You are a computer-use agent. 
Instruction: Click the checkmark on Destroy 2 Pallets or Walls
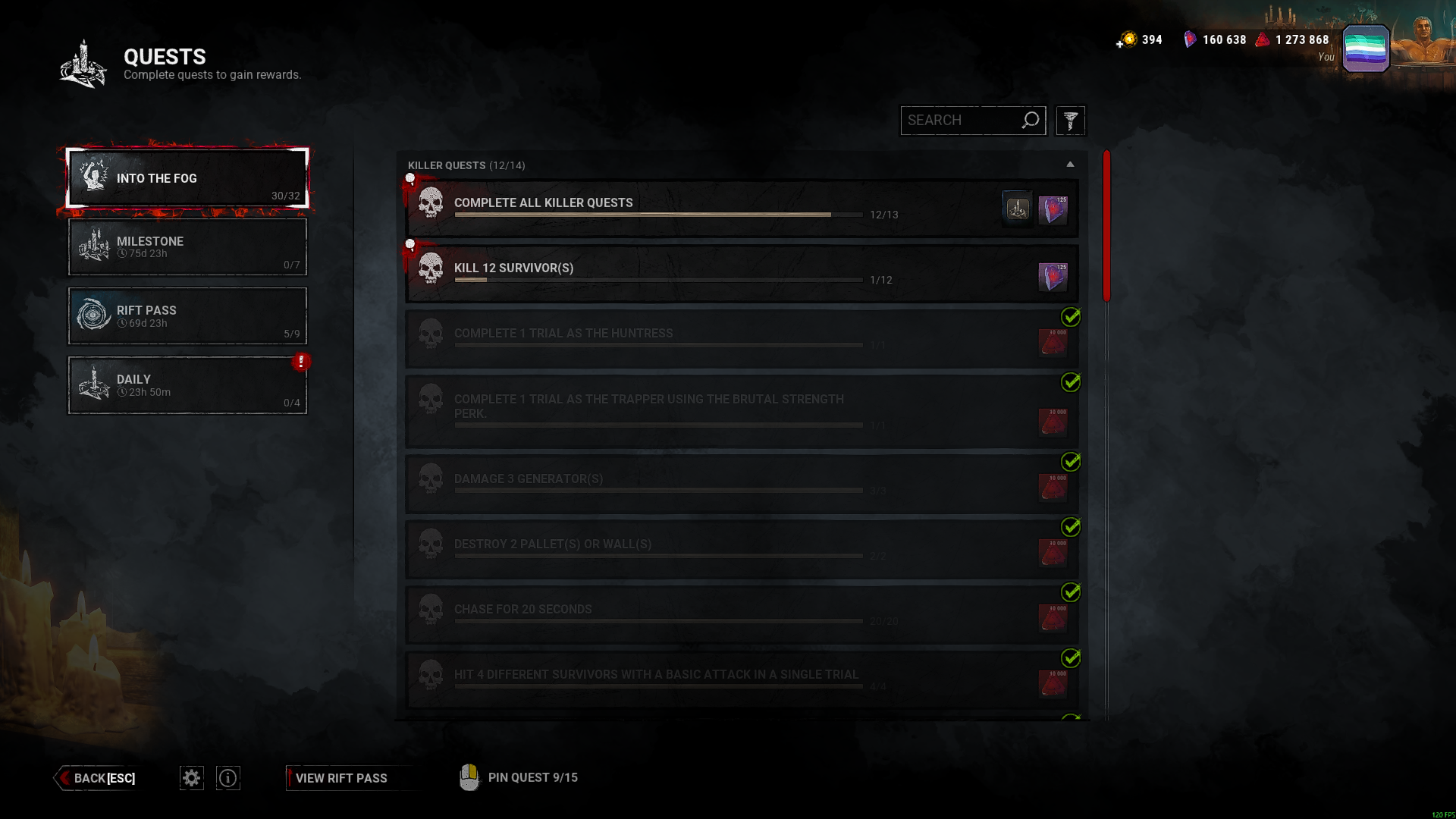[x=1071, y=527]
